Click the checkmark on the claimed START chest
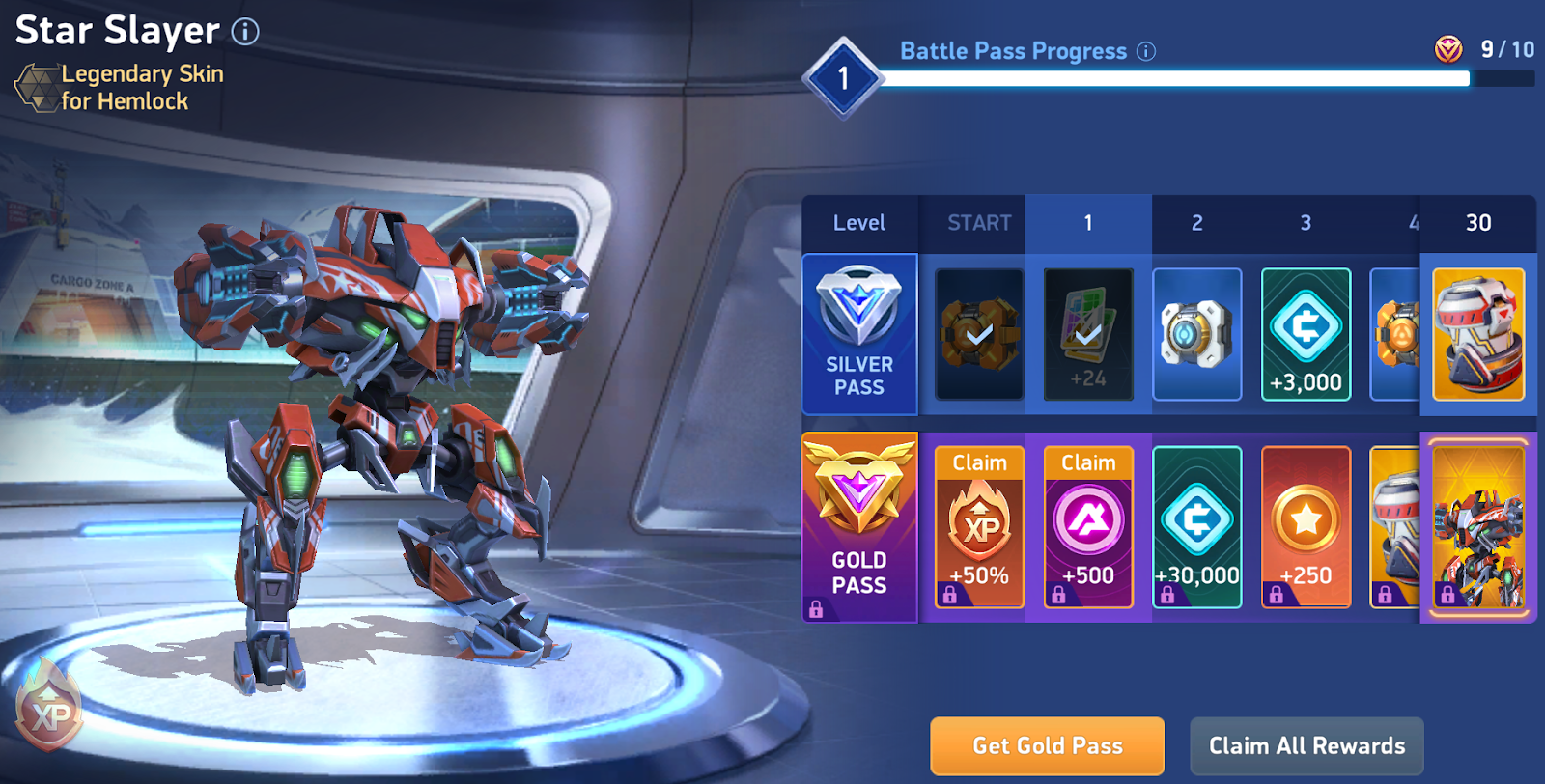 tap(978, 333)
